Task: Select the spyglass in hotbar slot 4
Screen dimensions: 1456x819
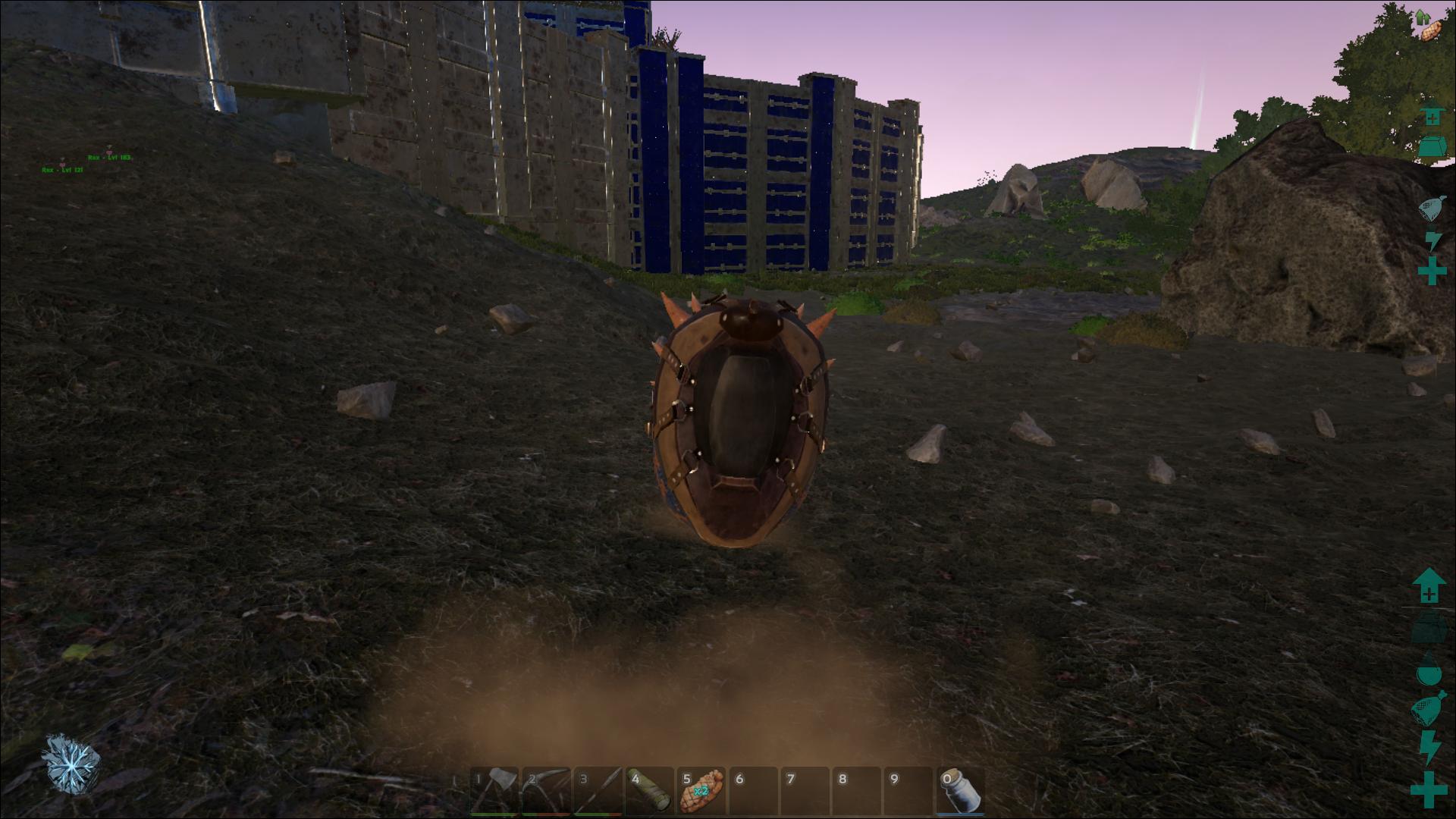Action: tap(650, 791)
